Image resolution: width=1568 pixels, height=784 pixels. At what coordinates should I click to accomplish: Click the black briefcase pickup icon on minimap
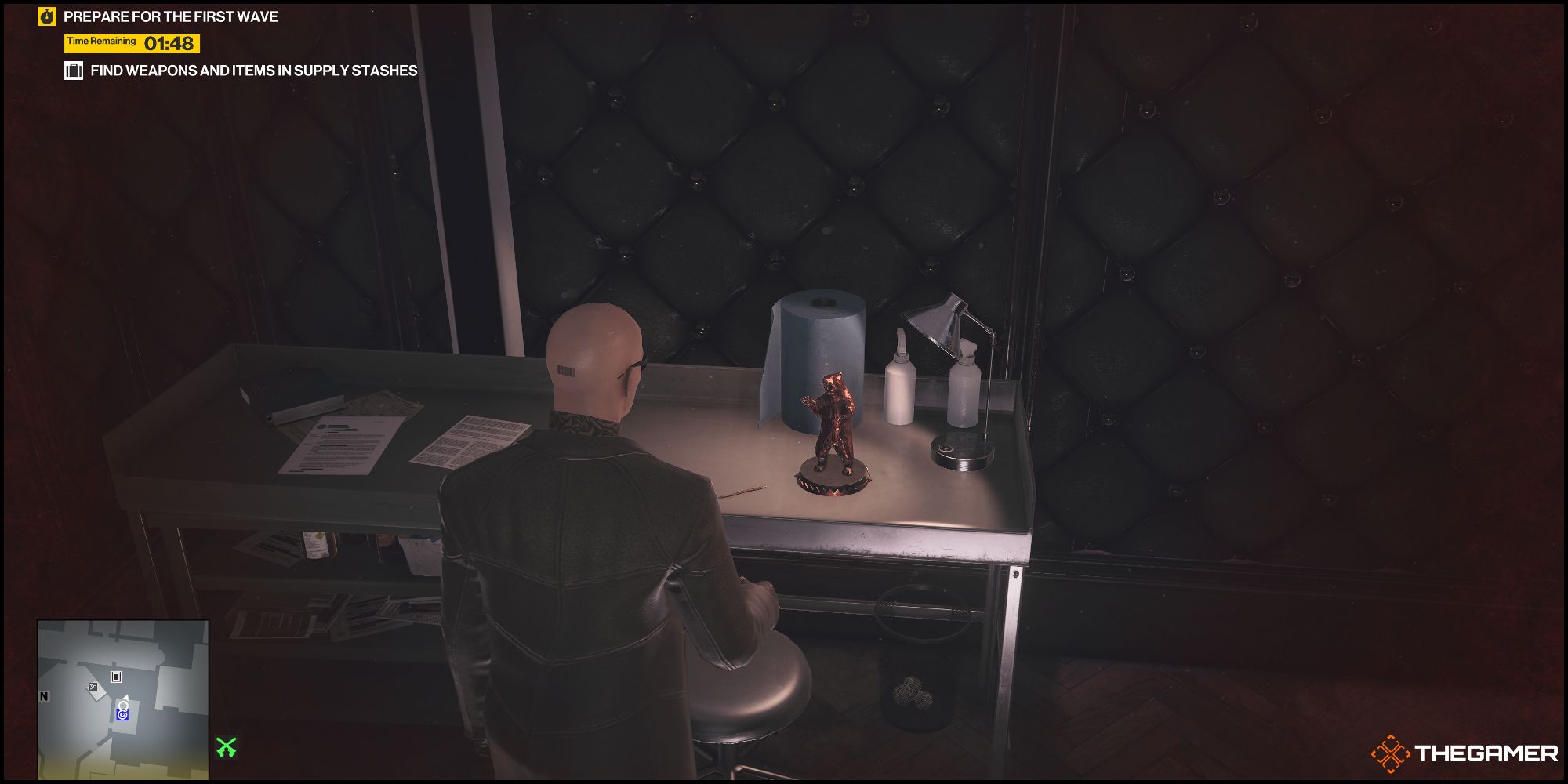pyautogui.click(x=116, y=677)
